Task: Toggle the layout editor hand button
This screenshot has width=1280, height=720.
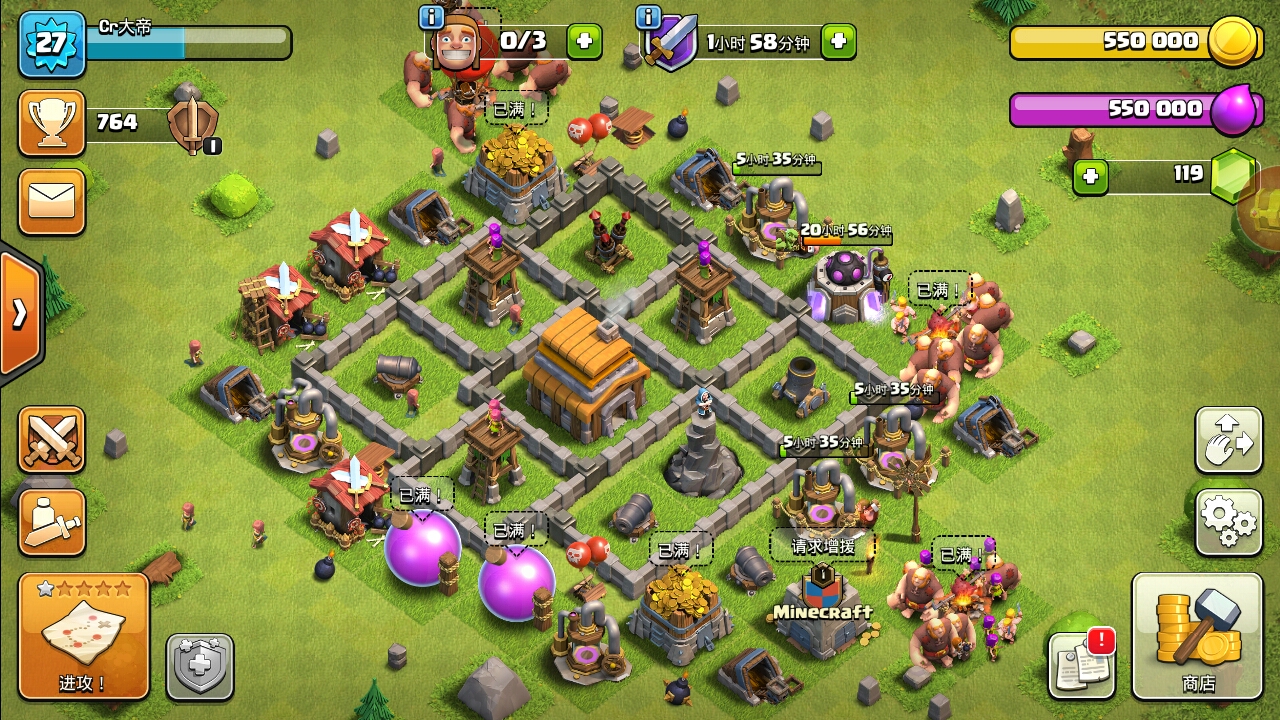Action: pyautogui.click(x=1228, y=439)
